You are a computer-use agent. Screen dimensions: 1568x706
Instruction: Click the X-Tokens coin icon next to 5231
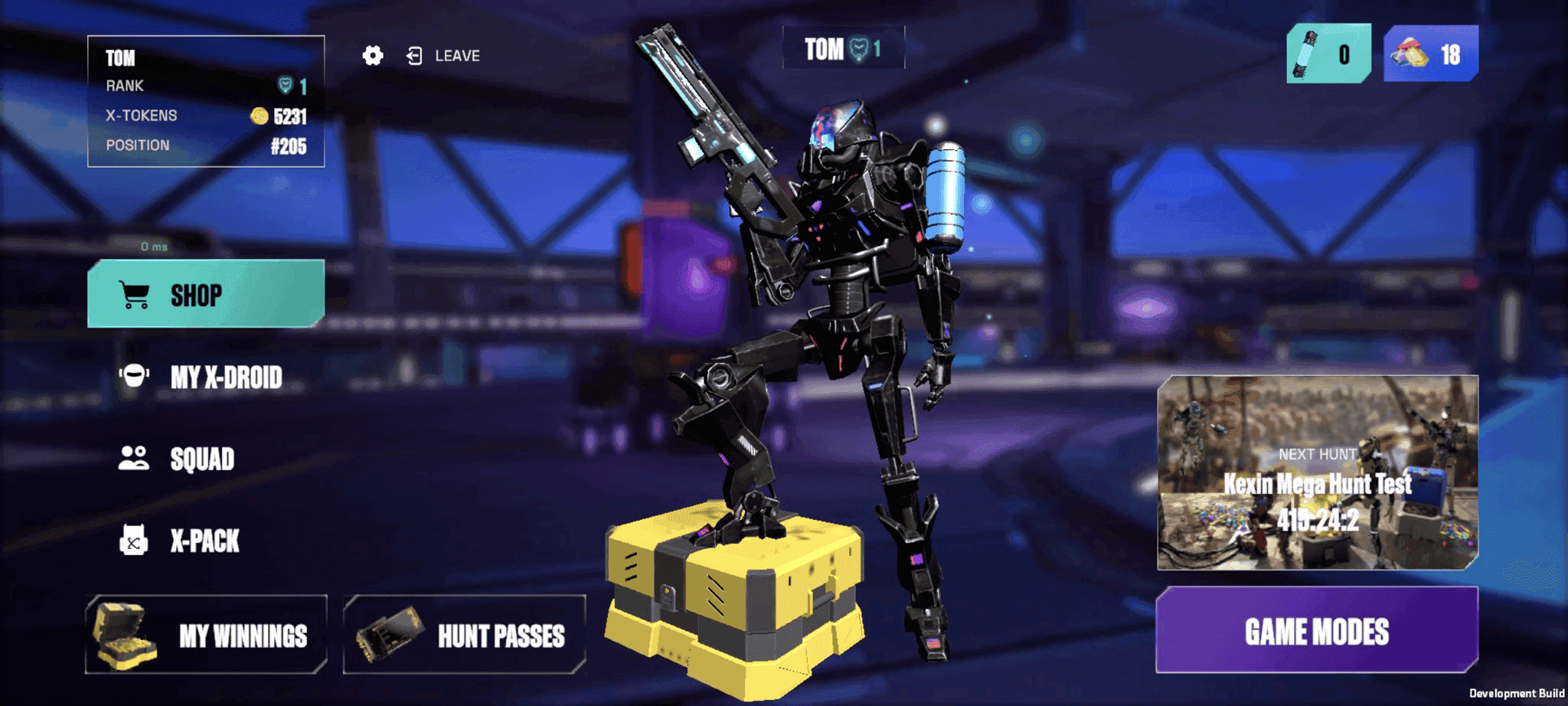click(x=258, y=115)
